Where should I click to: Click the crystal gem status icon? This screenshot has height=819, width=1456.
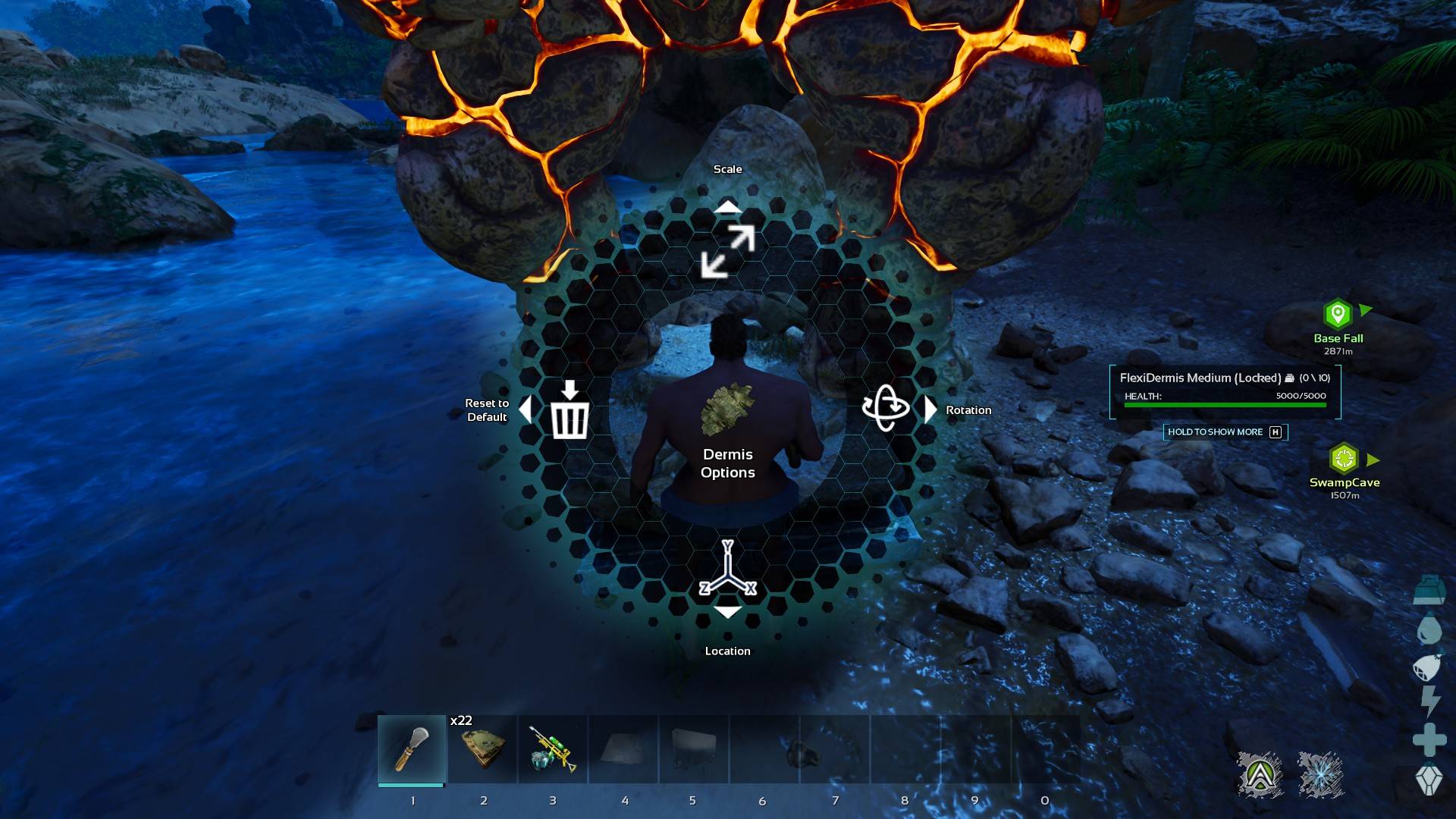pyautogui.click(x=1429, y=780)
